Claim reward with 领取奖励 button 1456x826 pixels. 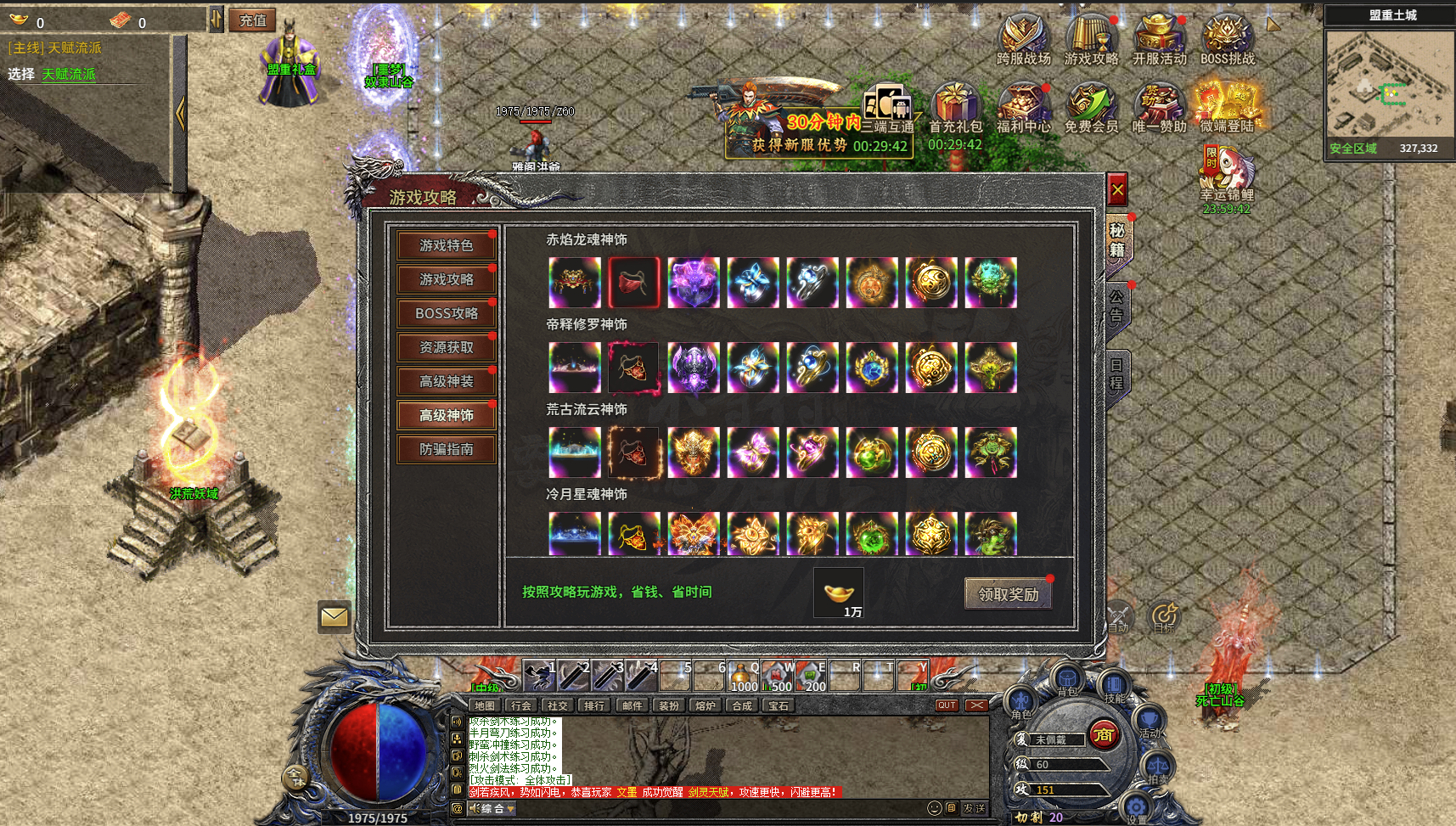(x=1008, y=594)
